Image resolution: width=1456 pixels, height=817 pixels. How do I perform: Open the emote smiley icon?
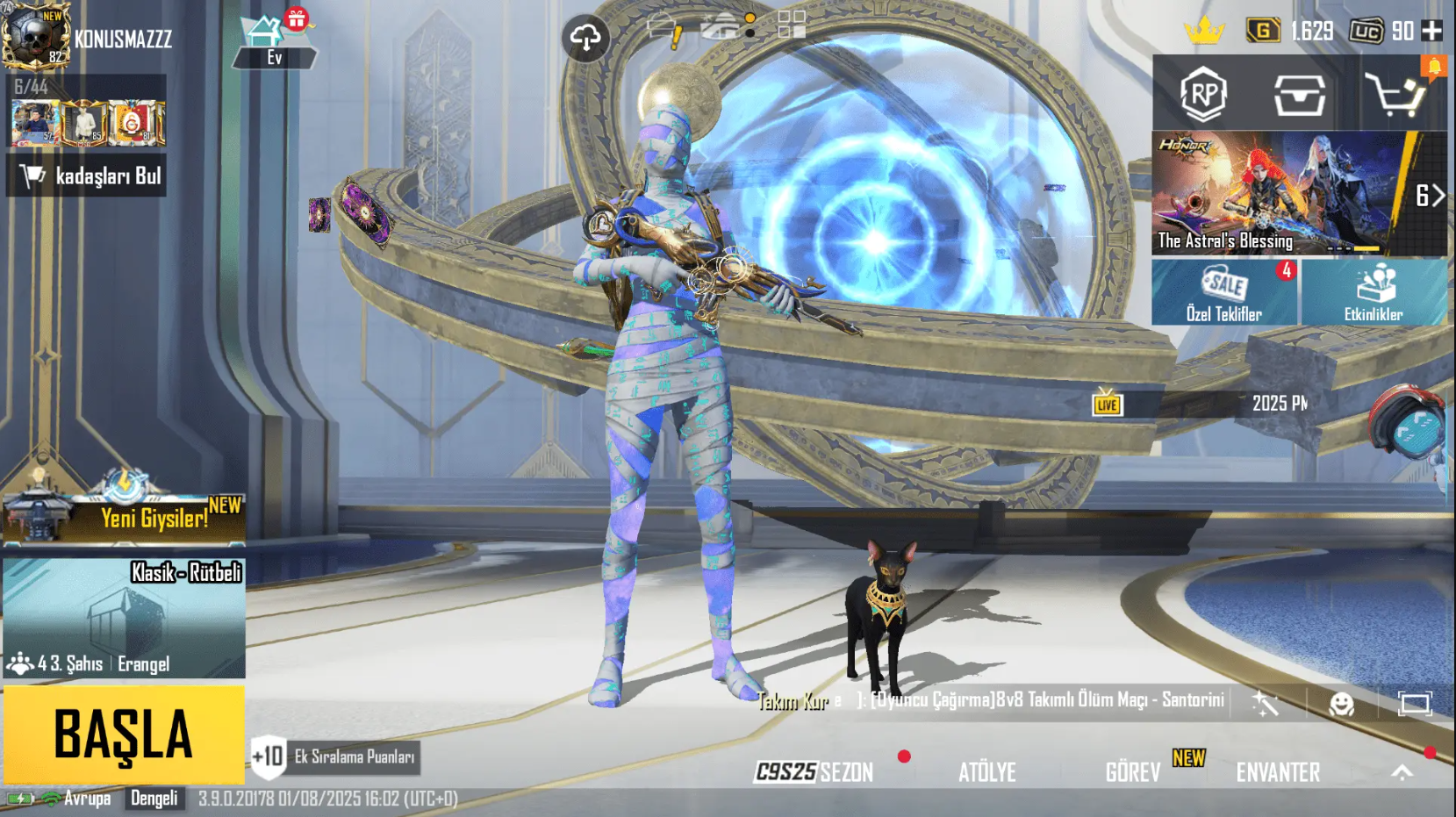pos(1341,704)
